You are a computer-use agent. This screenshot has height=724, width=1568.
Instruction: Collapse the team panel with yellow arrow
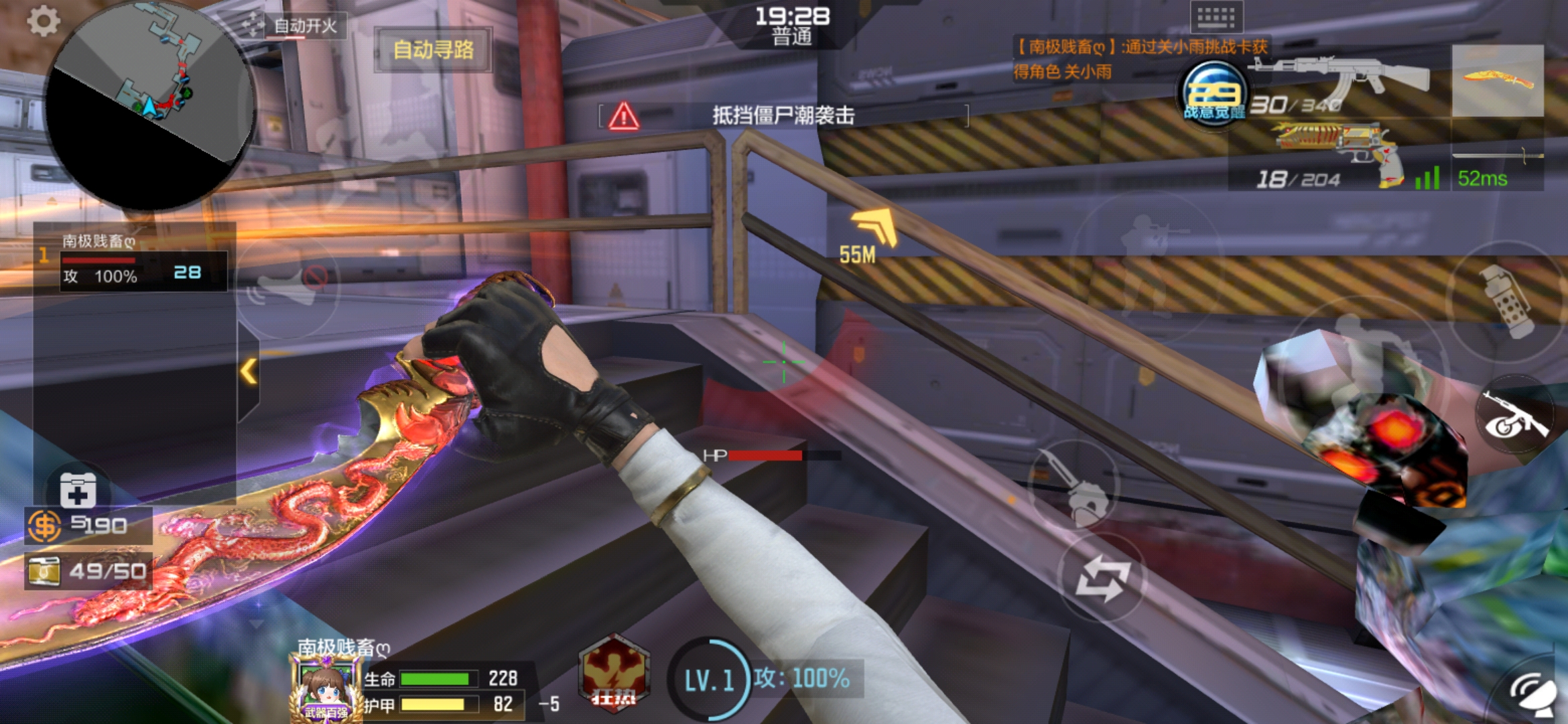249,371
